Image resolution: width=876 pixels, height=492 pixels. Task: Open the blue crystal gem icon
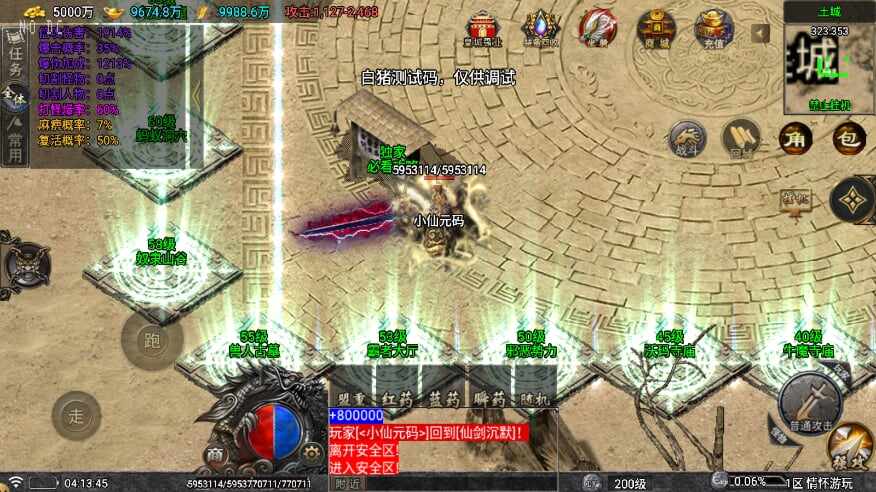point(542,29)
